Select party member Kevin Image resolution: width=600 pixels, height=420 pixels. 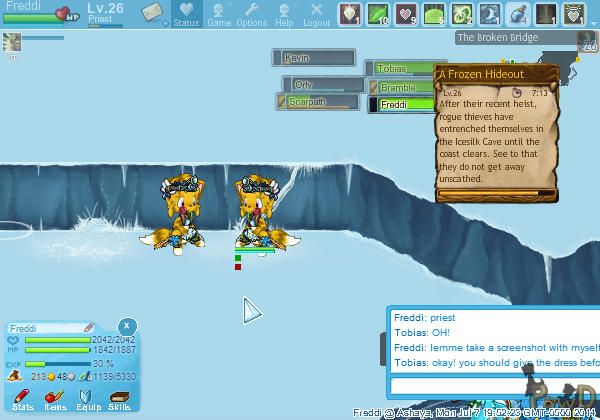coord(316,58)
